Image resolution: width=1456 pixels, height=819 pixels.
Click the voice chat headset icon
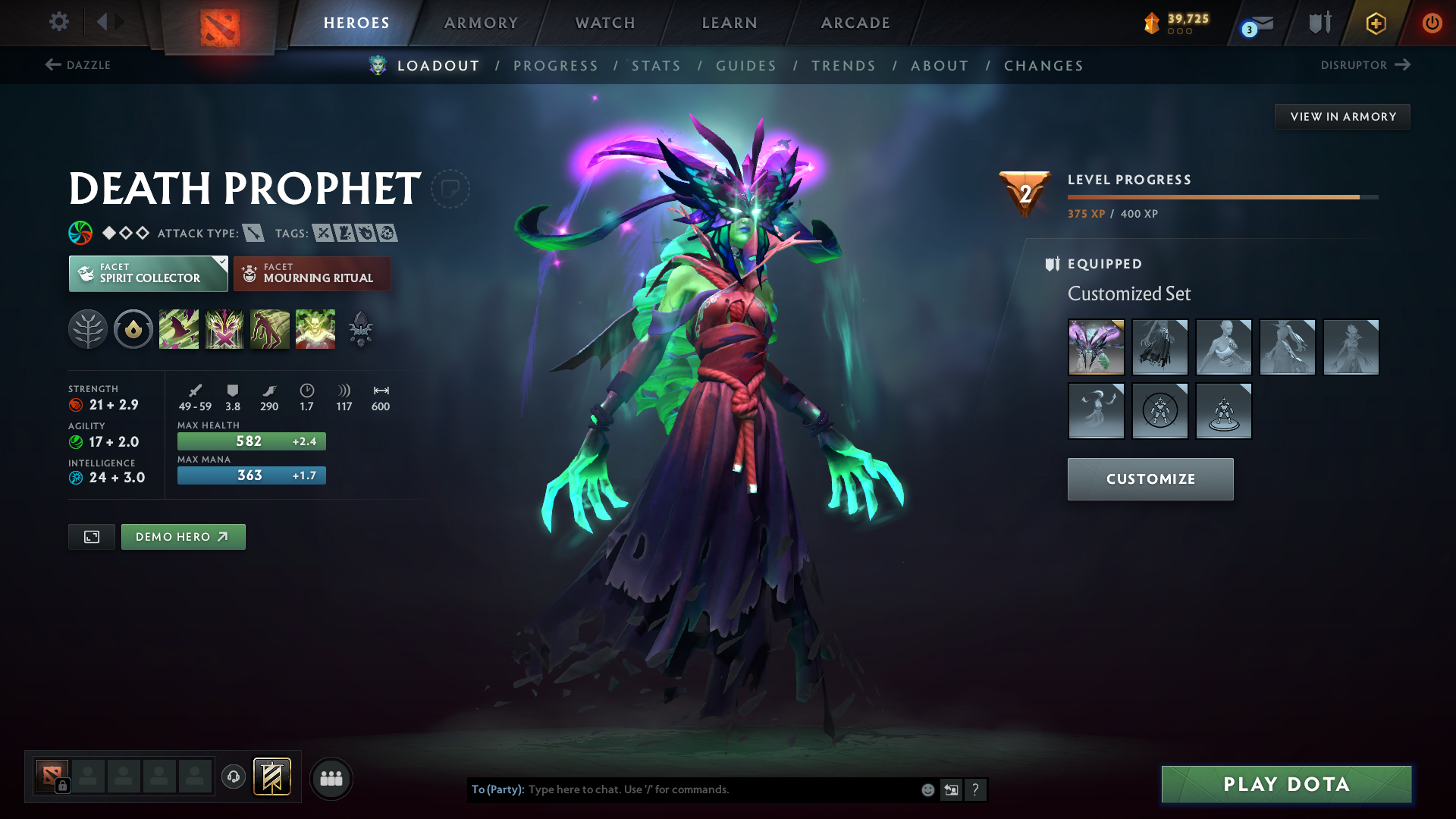coord(233,777)
